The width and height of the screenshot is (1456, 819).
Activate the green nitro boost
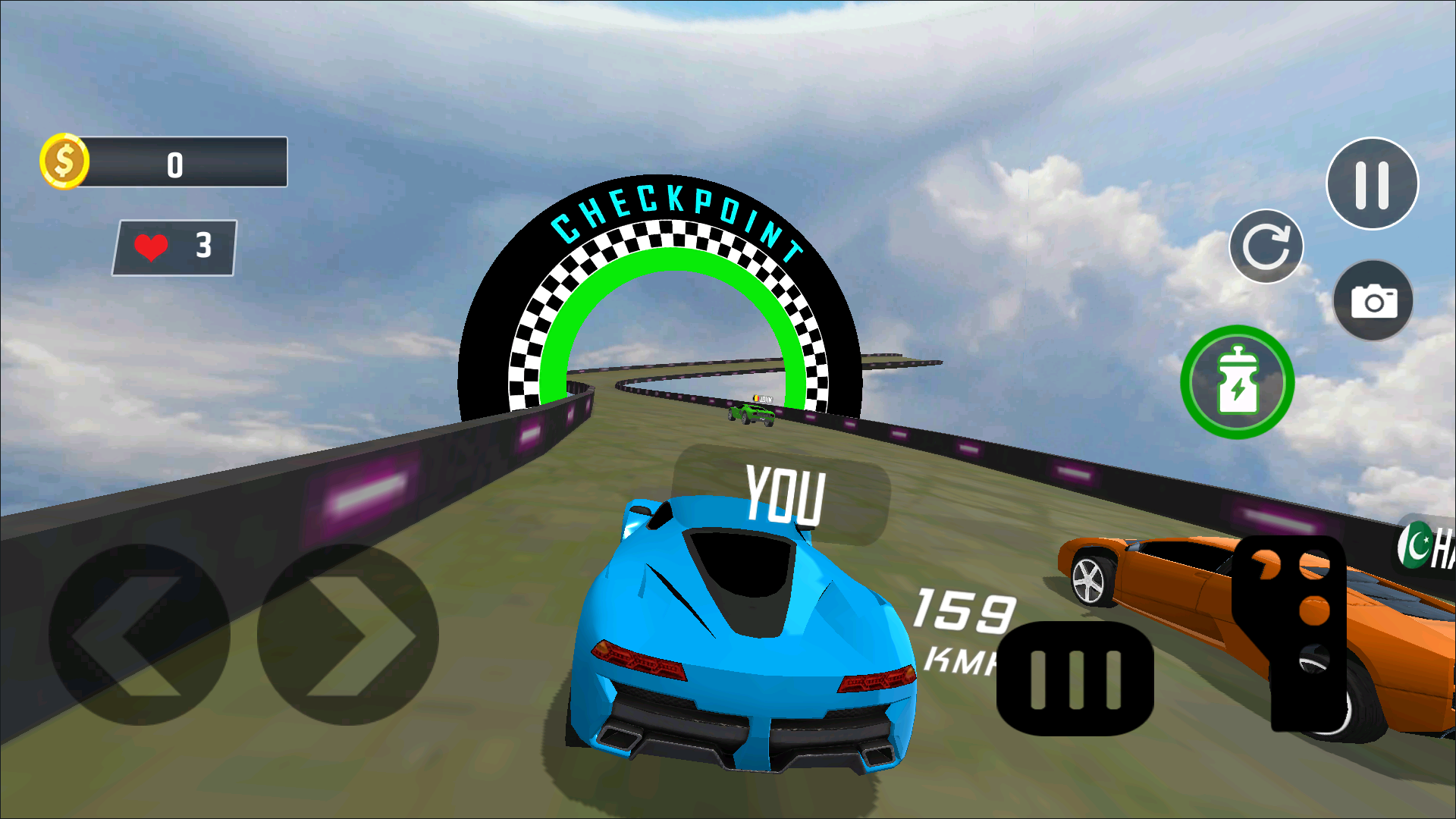[1237, 382]
